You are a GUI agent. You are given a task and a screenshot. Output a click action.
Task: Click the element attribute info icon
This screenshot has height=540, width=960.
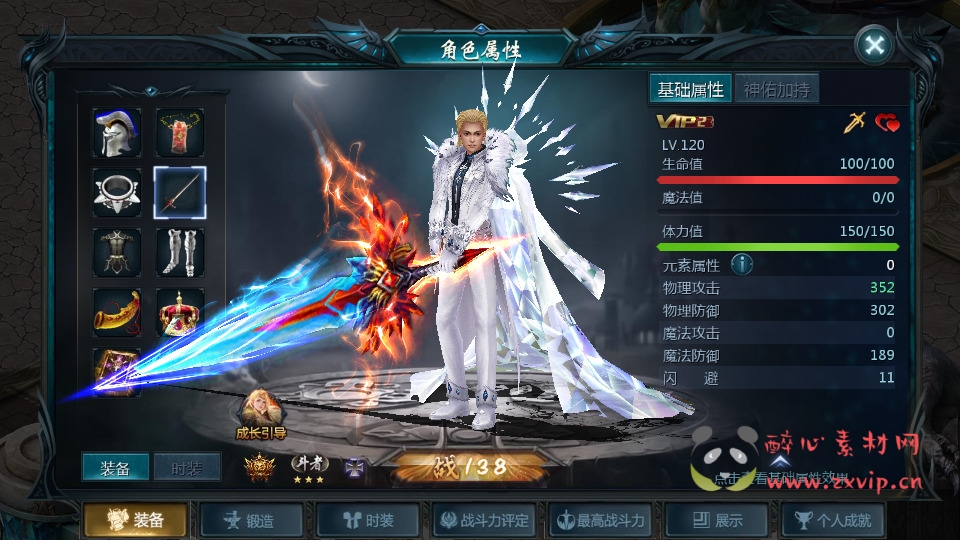tap(741, 265)
